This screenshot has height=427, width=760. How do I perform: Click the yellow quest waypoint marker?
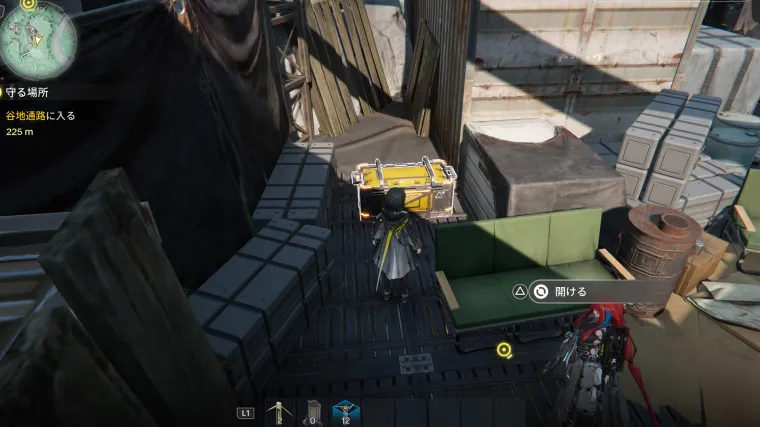click(505, 350)
